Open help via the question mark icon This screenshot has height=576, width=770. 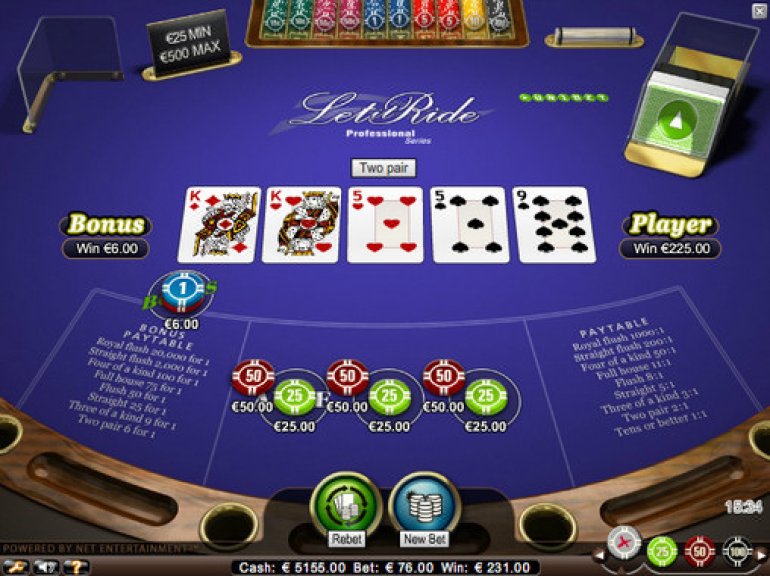point(76,567)
